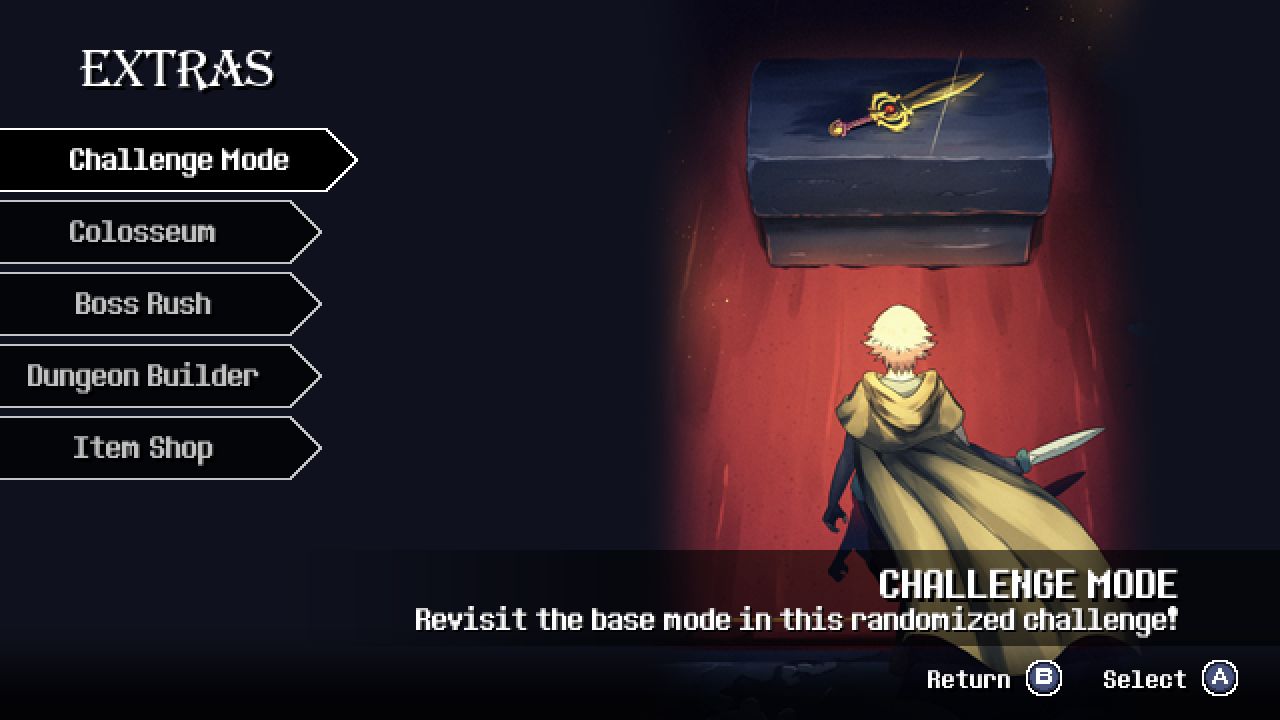This screenshot has width=1280, height=720.
Task: Click the CHALLENGE MODE heading banner
Action: pos(1030,584)
